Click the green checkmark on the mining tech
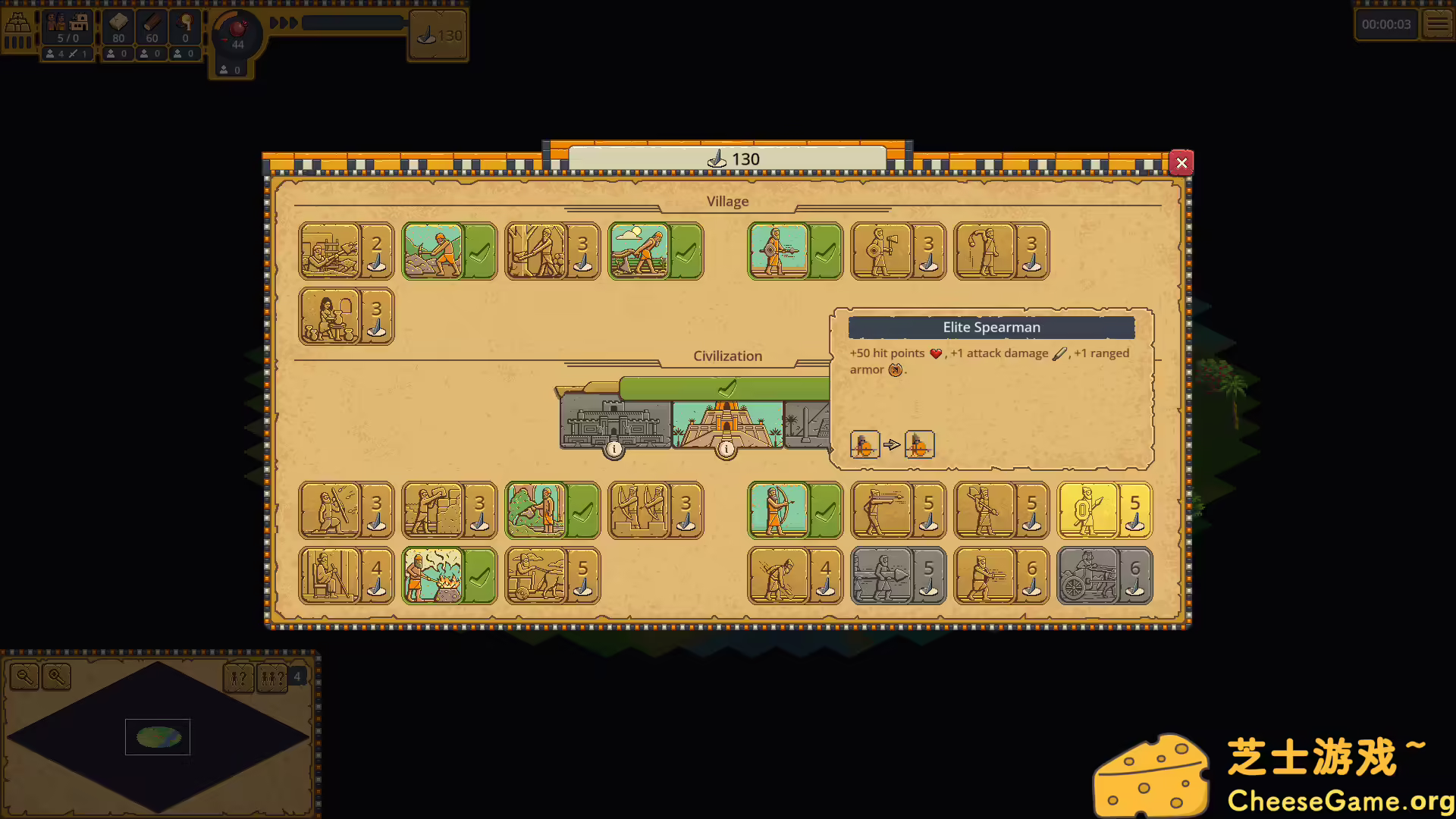This screenshot has height=819, width=1456. (478, 250)
